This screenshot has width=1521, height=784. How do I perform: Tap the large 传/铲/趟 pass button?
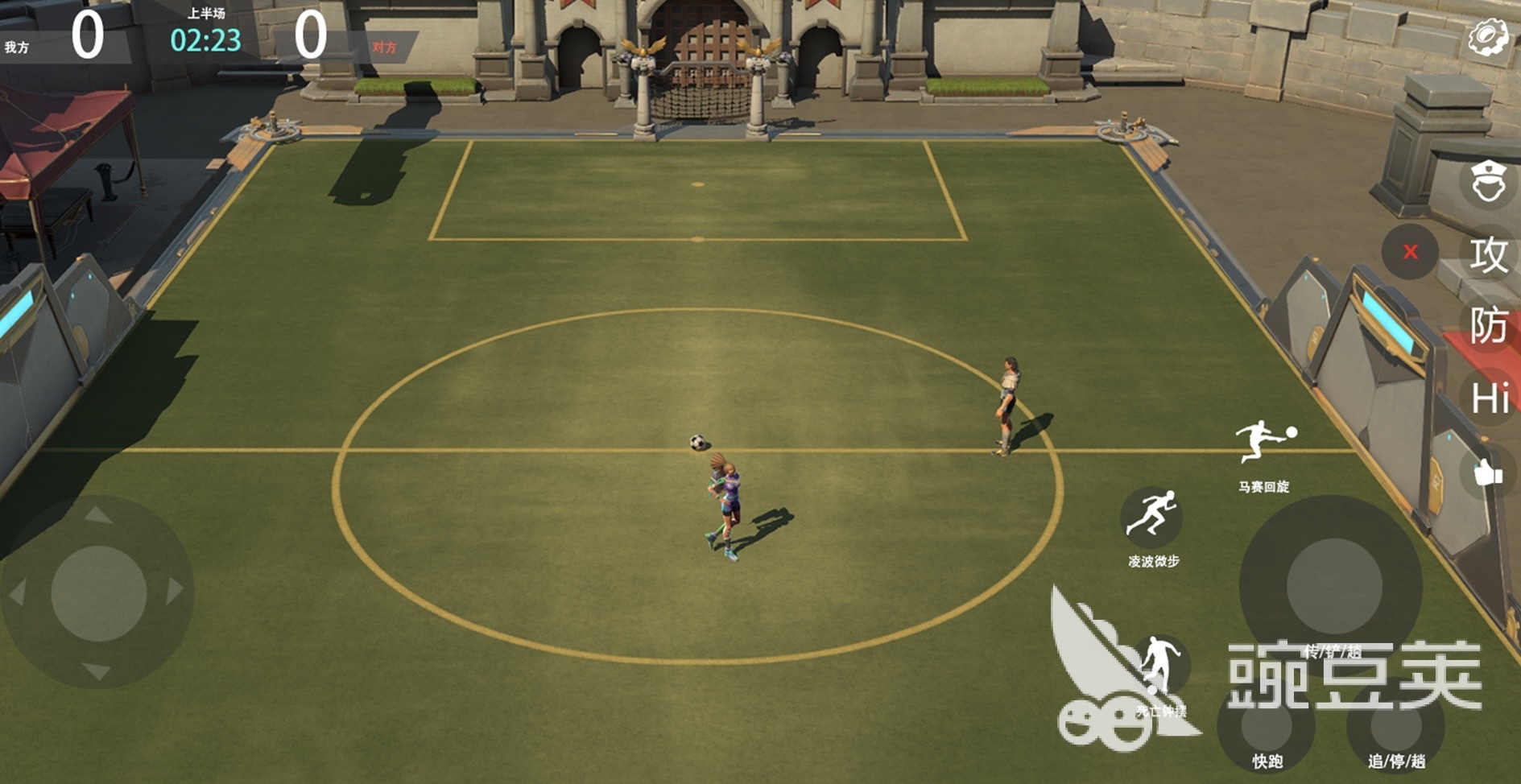1333,584
